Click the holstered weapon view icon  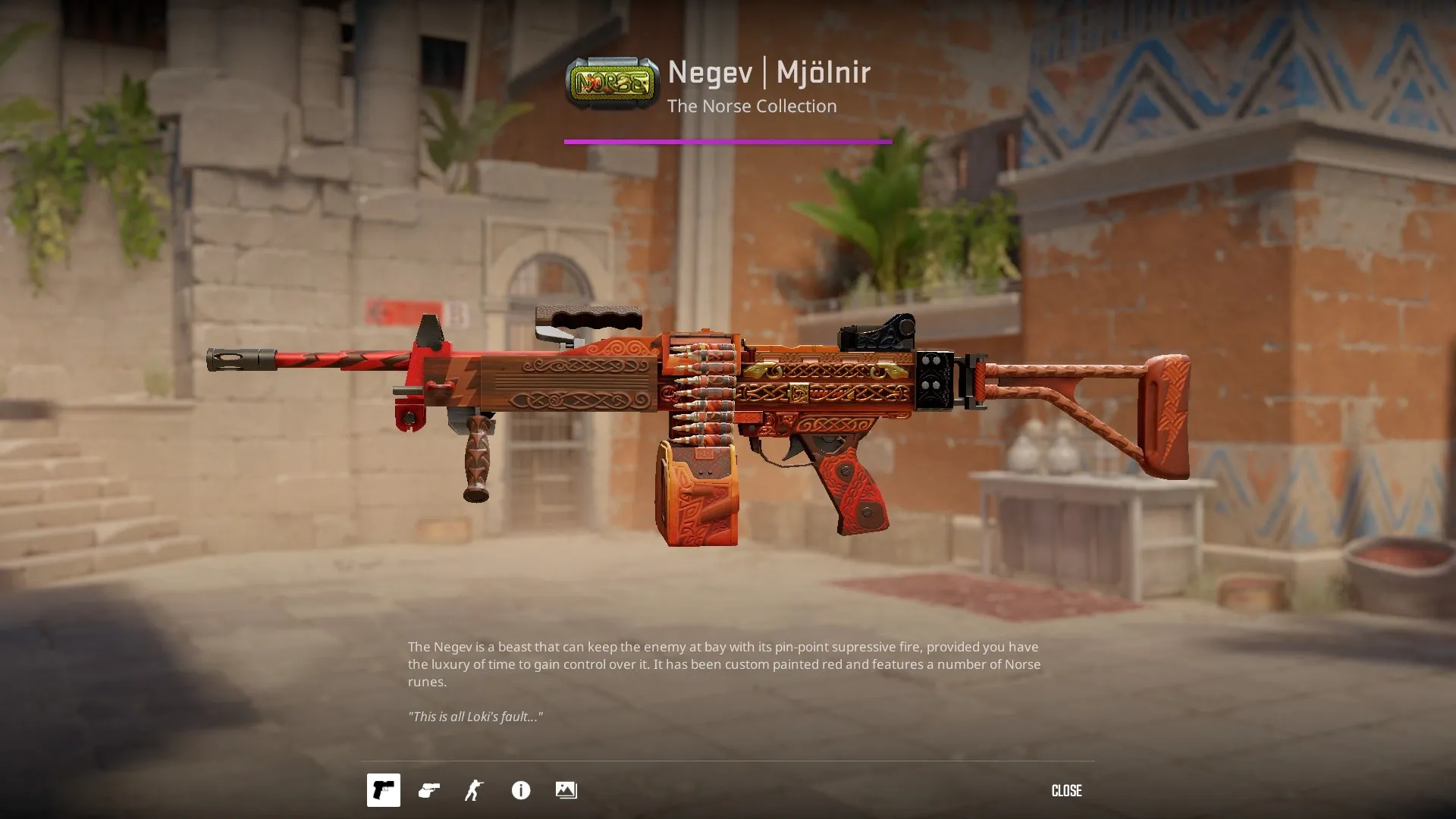tap(428, 790)
